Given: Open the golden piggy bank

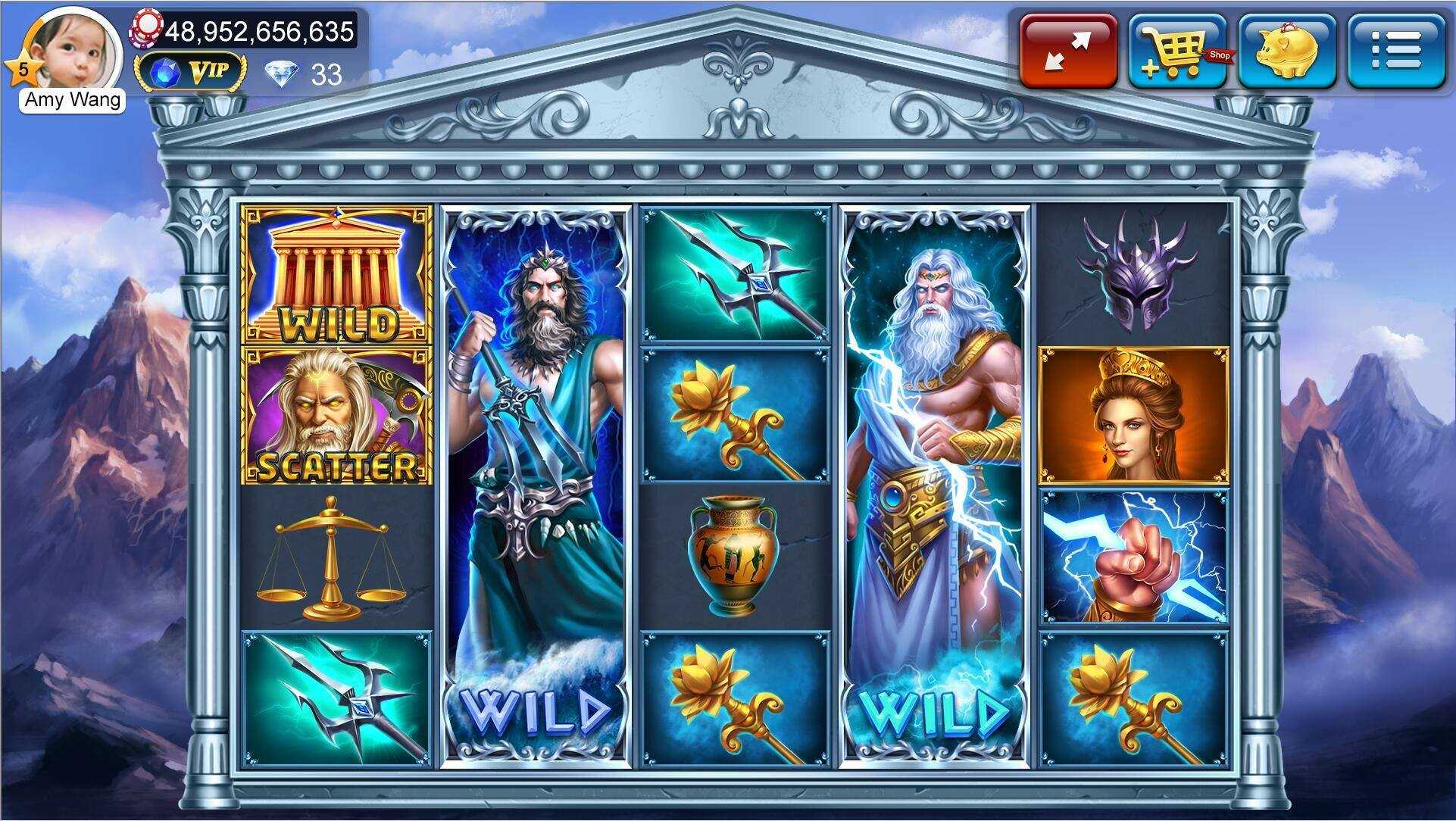Looking at the screenshot, I should click(1287, 52).
